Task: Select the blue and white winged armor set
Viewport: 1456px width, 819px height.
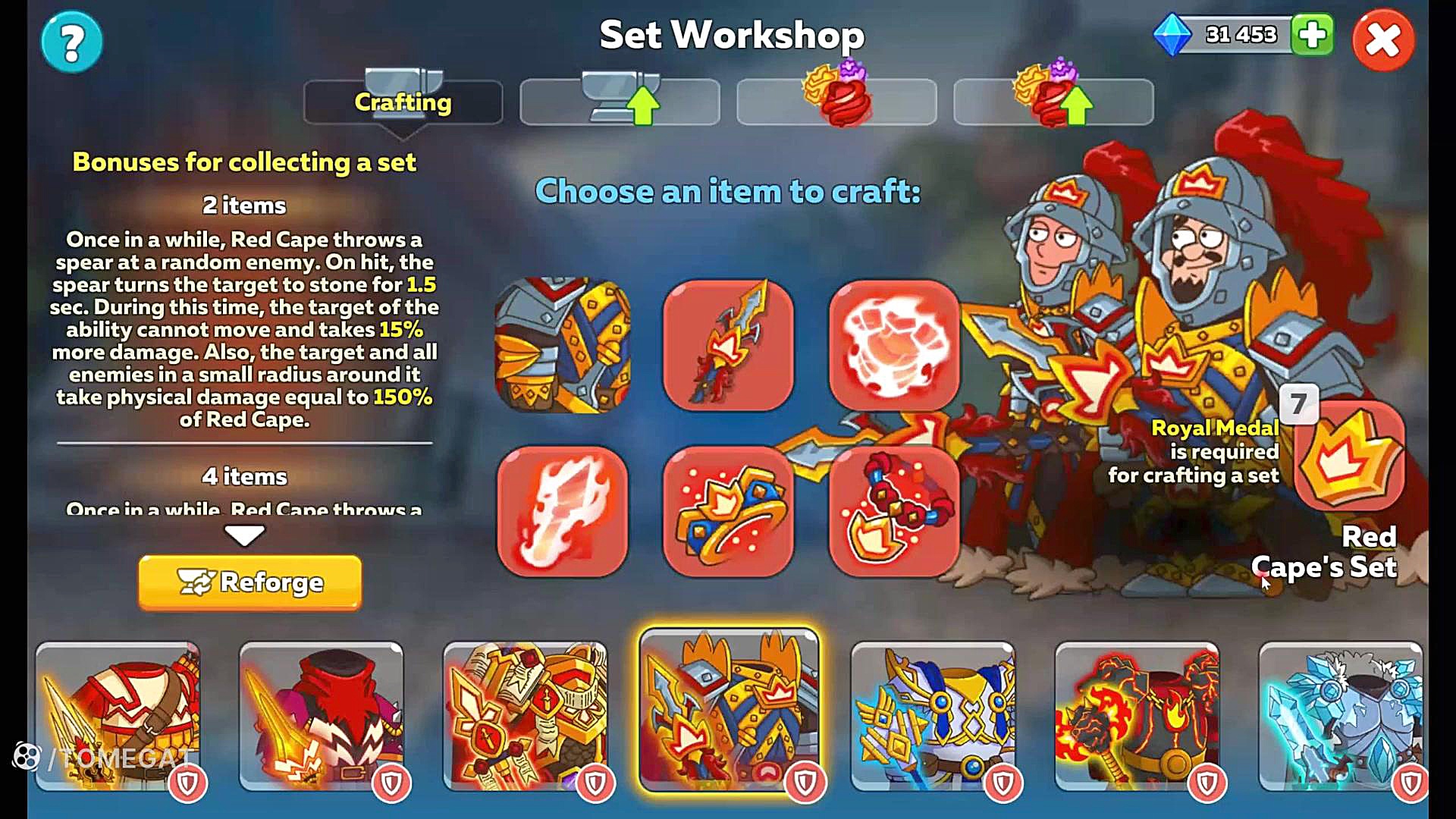Action: 933,717
